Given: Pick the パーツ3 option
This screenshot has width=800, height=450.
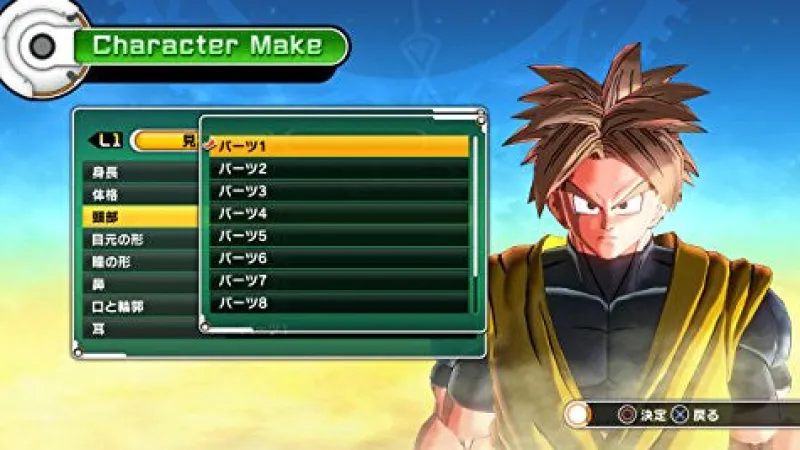Looking at the screenshot, I should pos(340,191).
